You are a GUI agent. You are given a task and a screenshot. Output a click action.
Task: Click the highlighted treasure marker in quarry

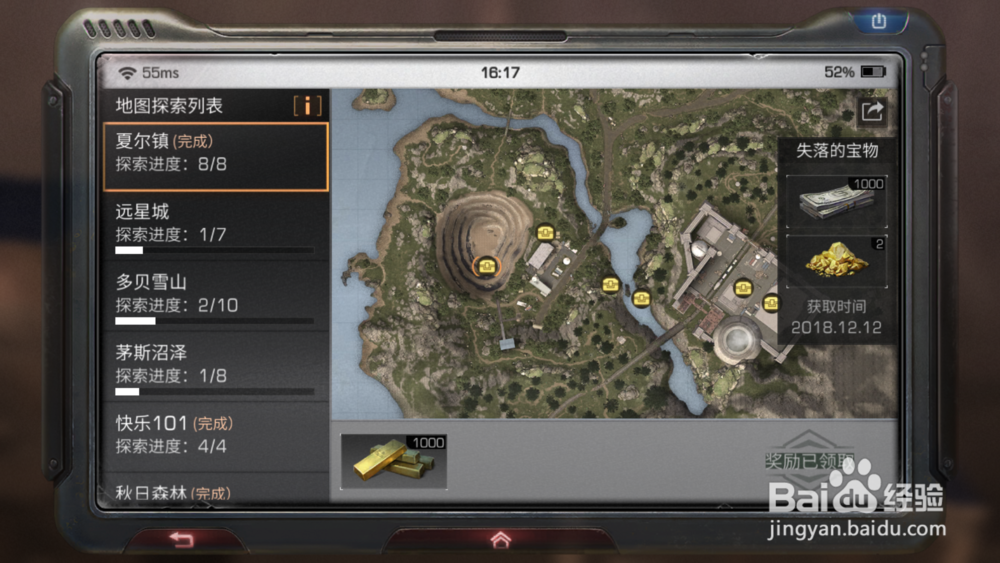(486, 265)
